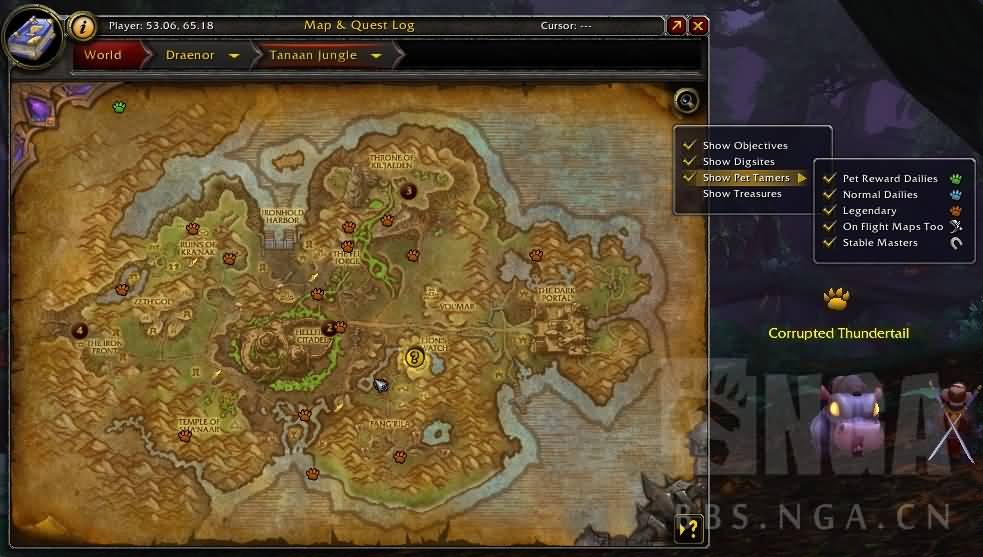Click the maximize map arrow button

(x=677, y=26)
